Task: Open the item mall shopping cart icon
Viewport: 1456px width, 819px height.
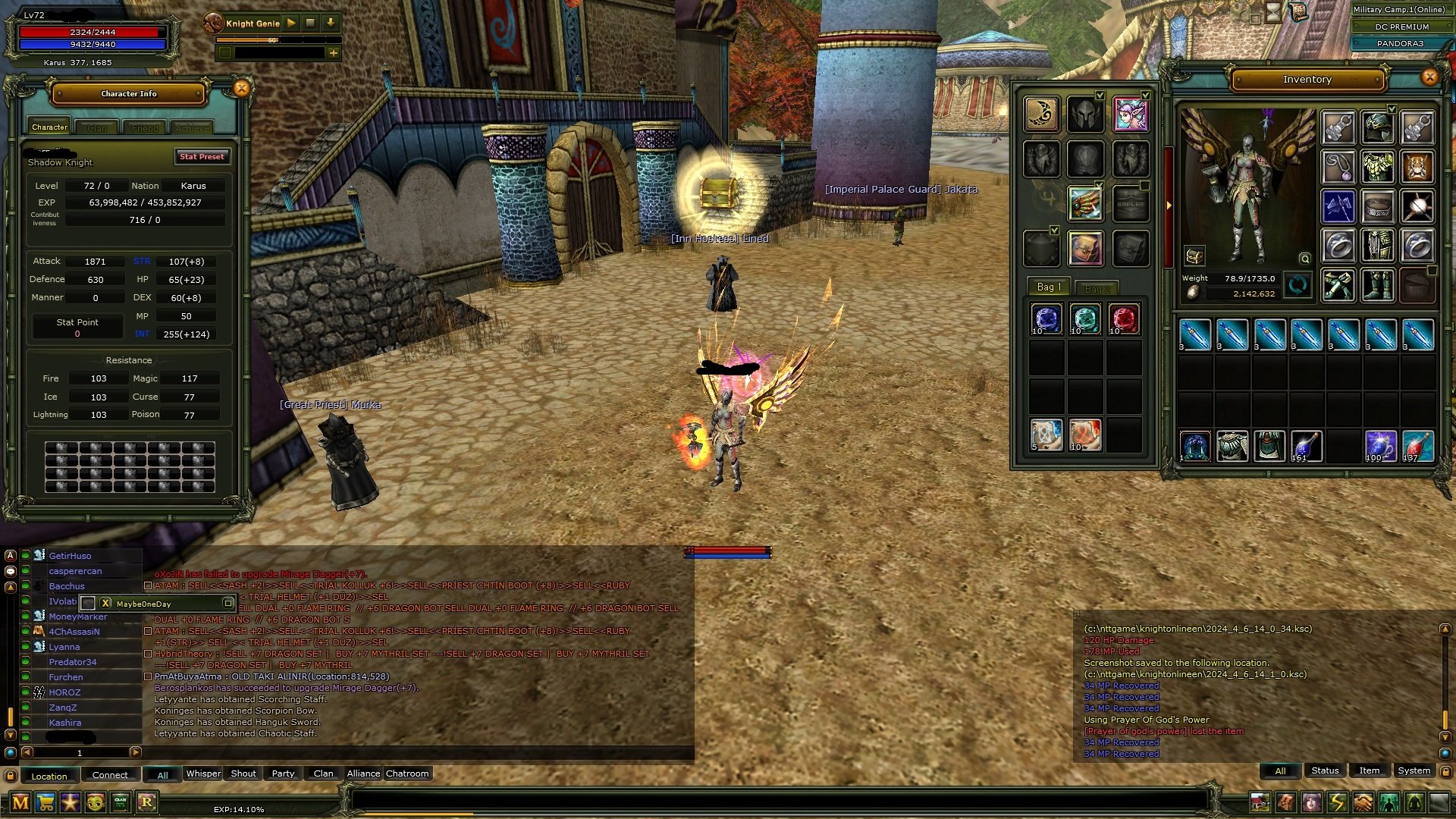Action: click(46, 802)
